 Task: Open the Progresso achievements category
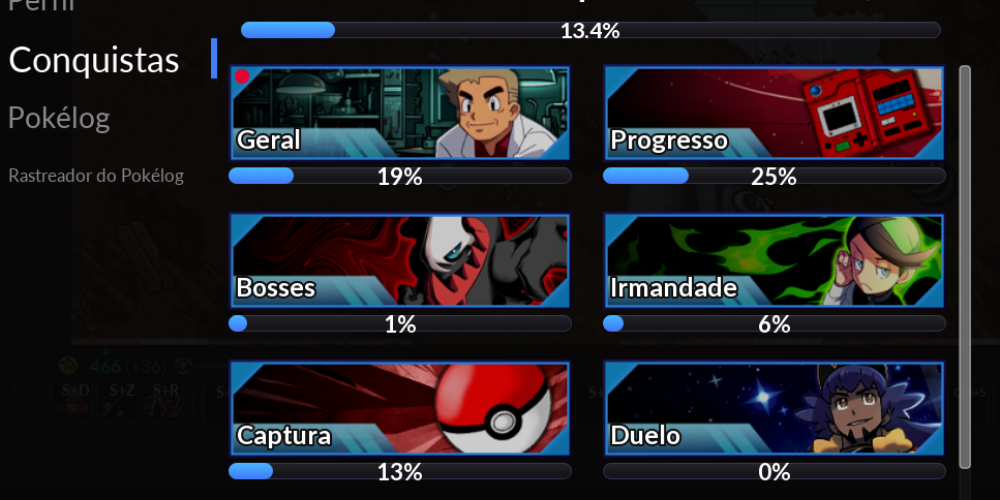point(774,113)
